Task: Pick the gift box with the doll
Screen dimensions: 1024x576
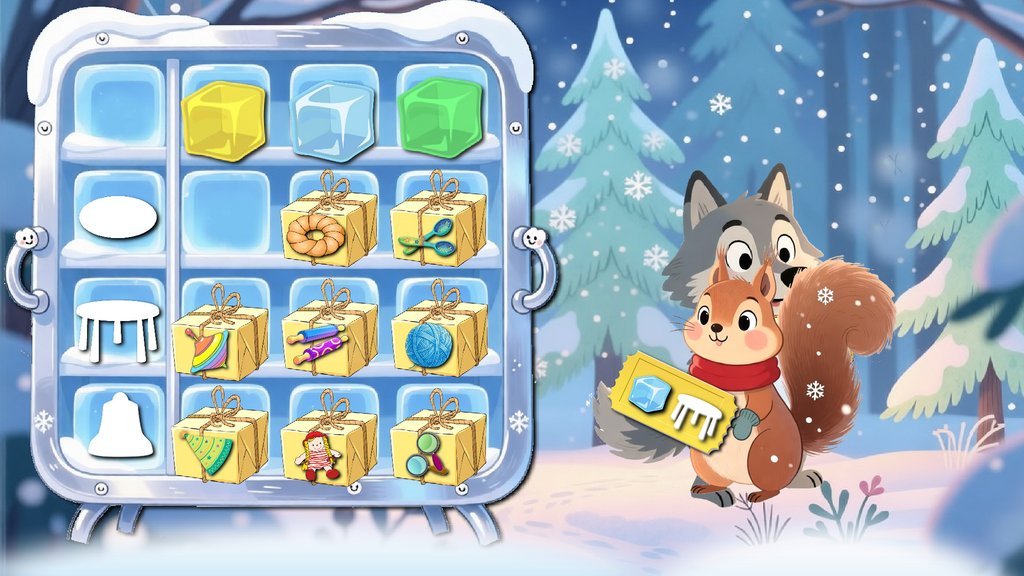Action: click(x=329, y=448)
